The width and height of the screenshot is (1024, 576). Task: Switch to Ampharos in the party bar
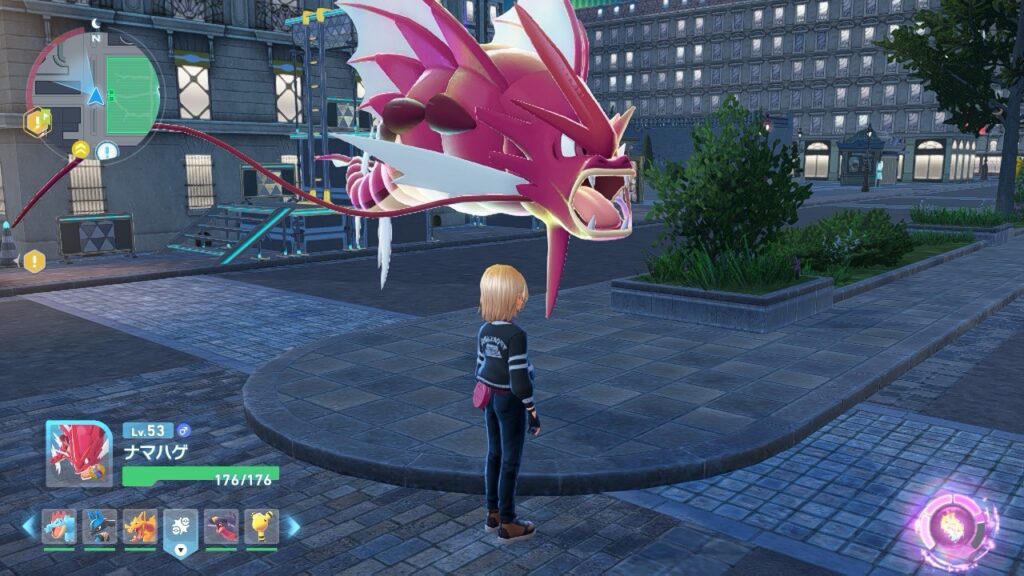pos(261,526)
